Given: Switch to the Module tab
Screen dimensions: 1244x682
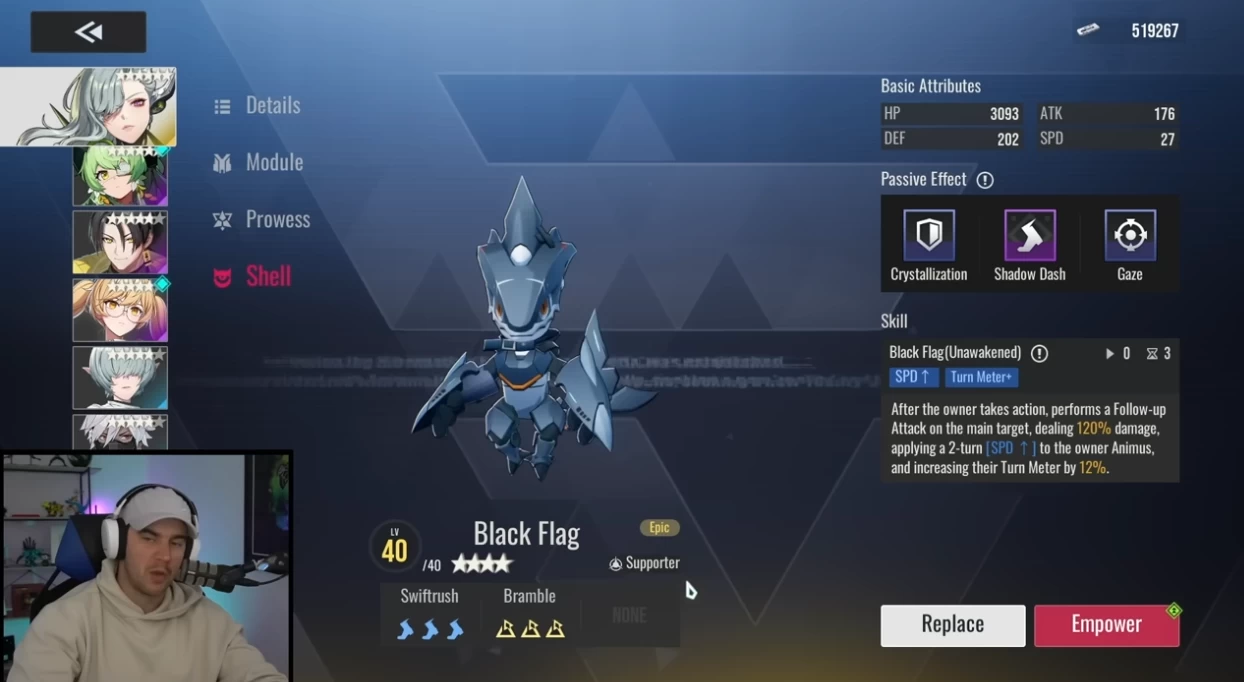Looking at the screenshot, I should pos(259,162).
